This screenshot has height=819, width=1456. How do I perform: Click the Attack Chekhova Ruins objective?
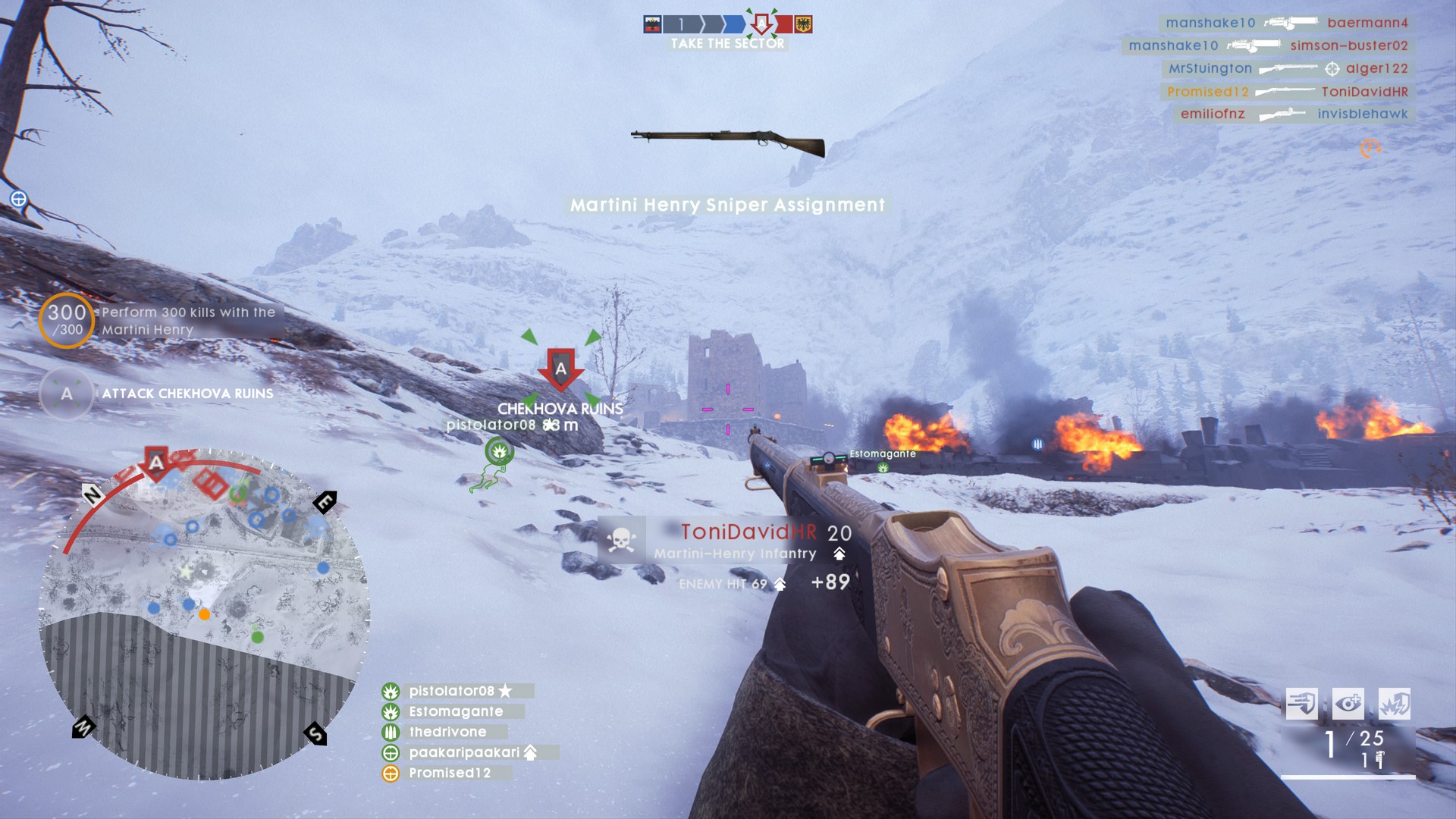pos(187,394)
